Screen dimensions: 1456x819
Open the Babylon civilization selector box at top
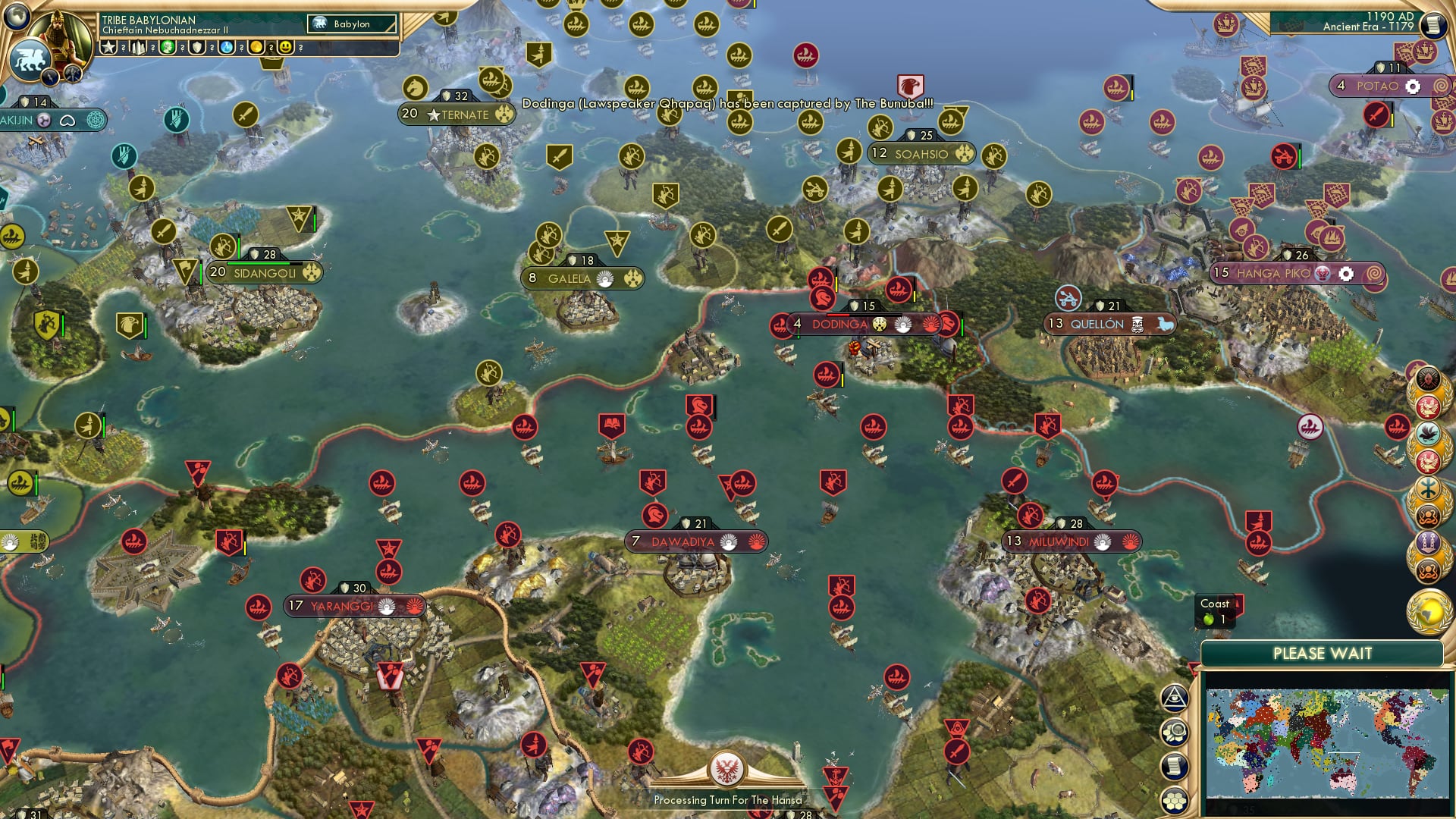tap(353, 24)
